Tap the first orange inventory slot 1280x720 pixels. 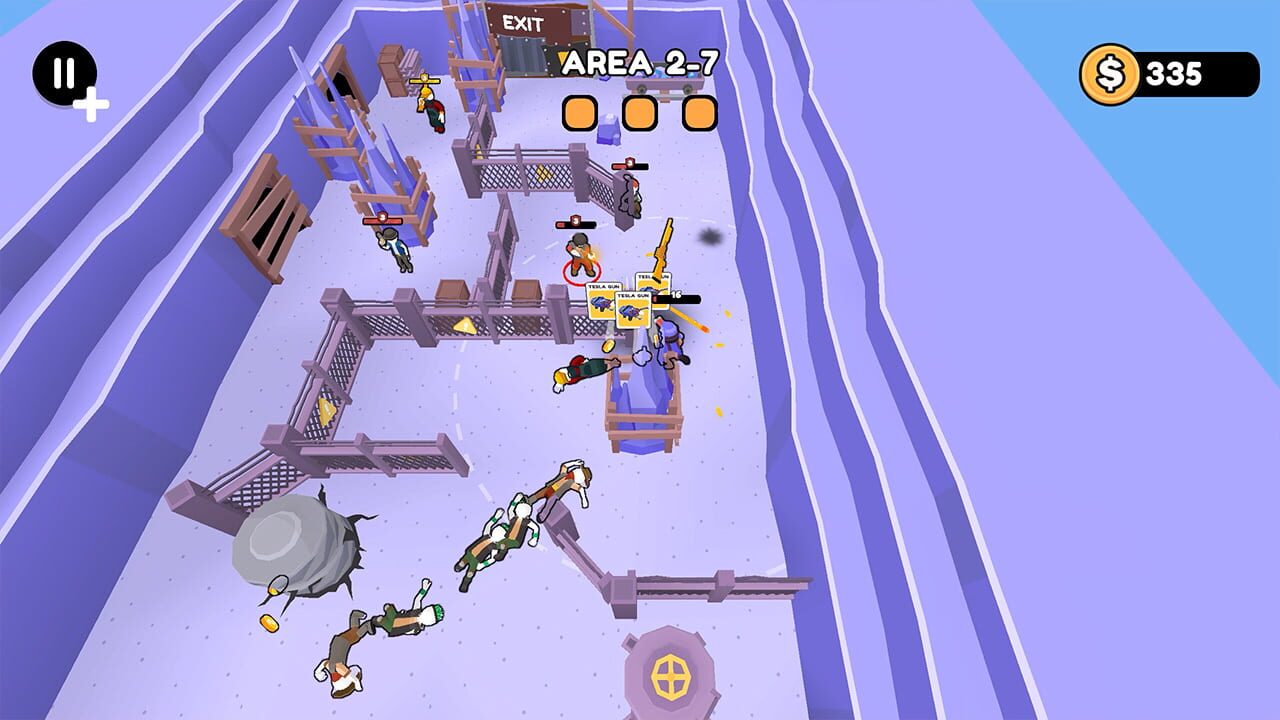click(x=580, y=113)
